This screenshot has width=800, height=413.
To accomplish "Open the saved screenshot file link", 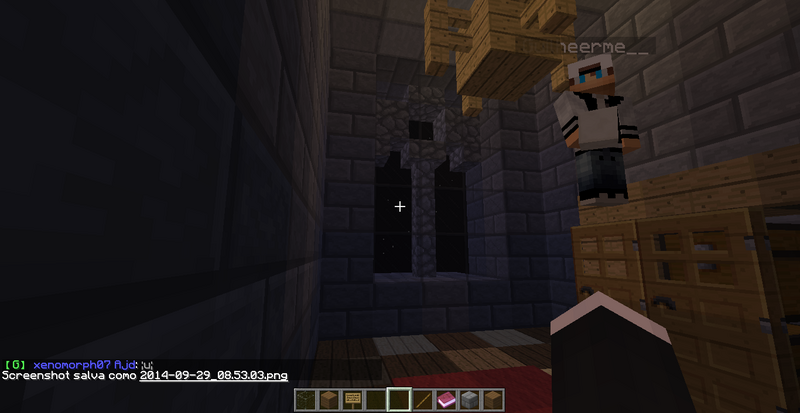I will (213, 376).
